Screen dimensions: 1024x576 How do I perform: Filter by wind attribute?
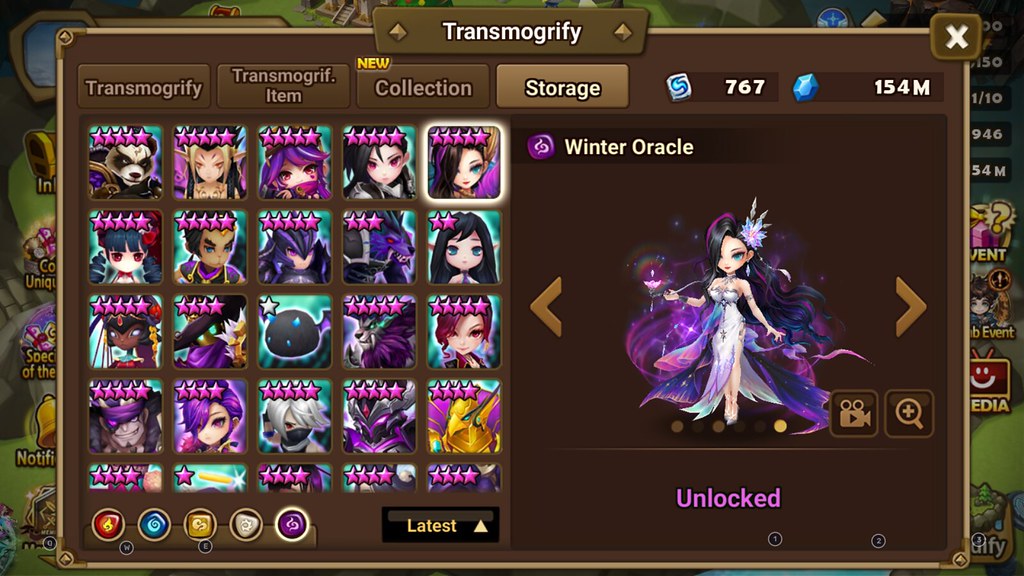[x=200, y=524]
